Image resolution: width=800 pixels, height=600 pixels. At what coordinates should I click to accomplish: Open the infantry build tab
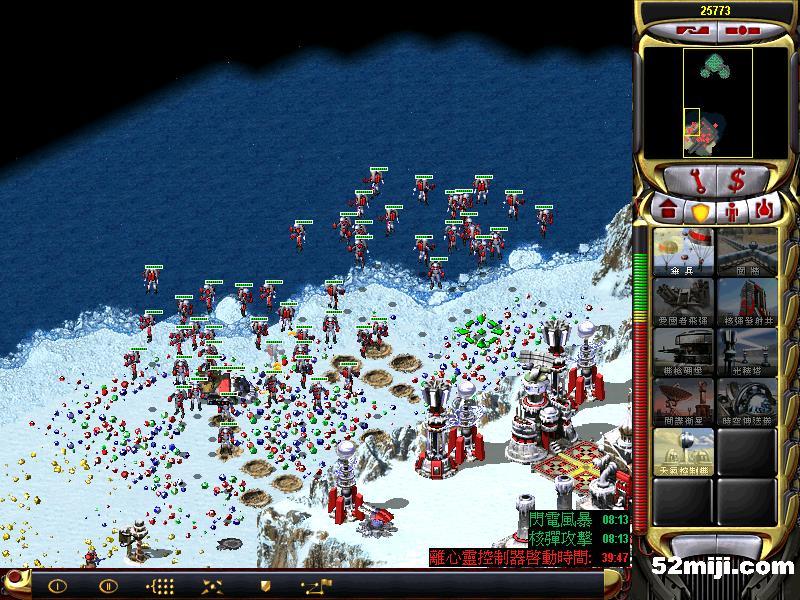coord(732,211)
